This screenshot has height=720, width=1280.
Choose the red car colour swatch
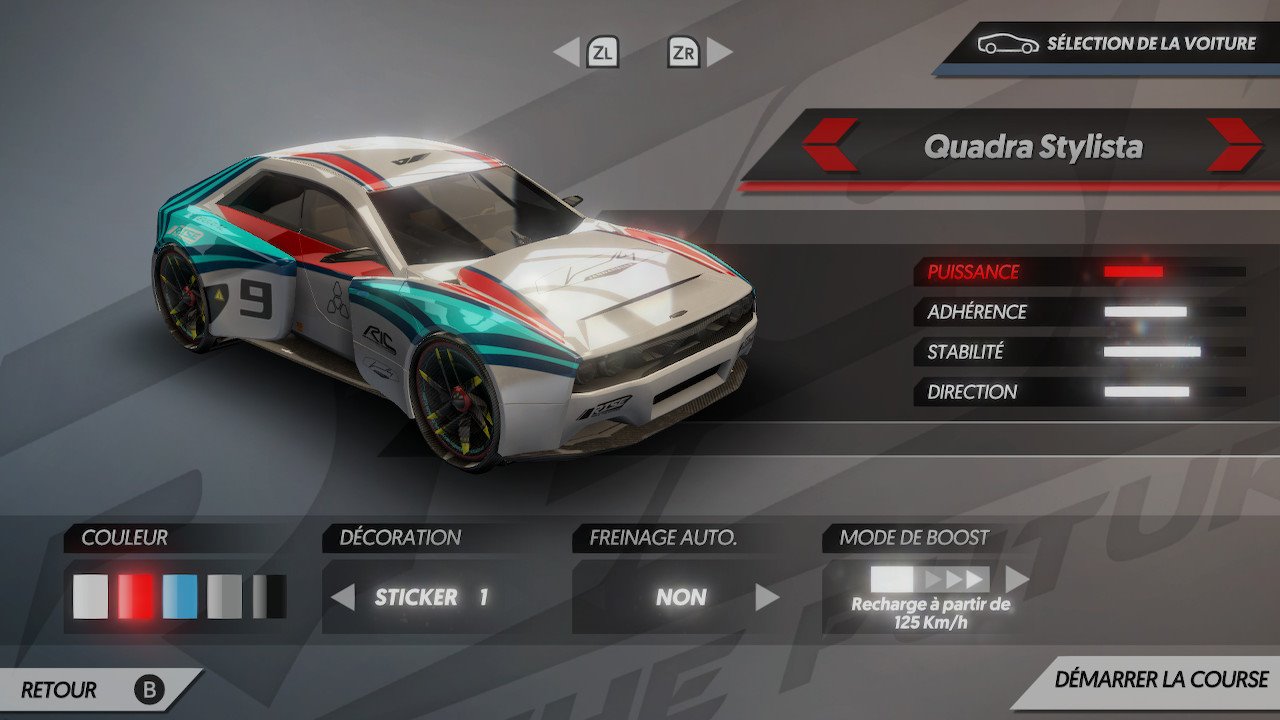point(136,597)
